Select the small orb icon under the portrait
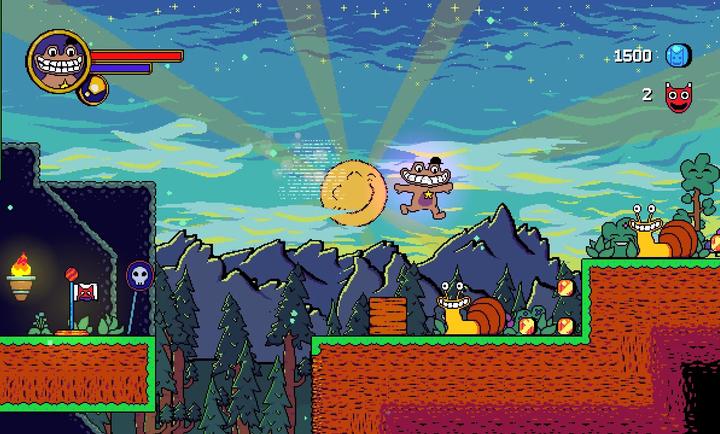Screen dimensions: 720x434 93,90
